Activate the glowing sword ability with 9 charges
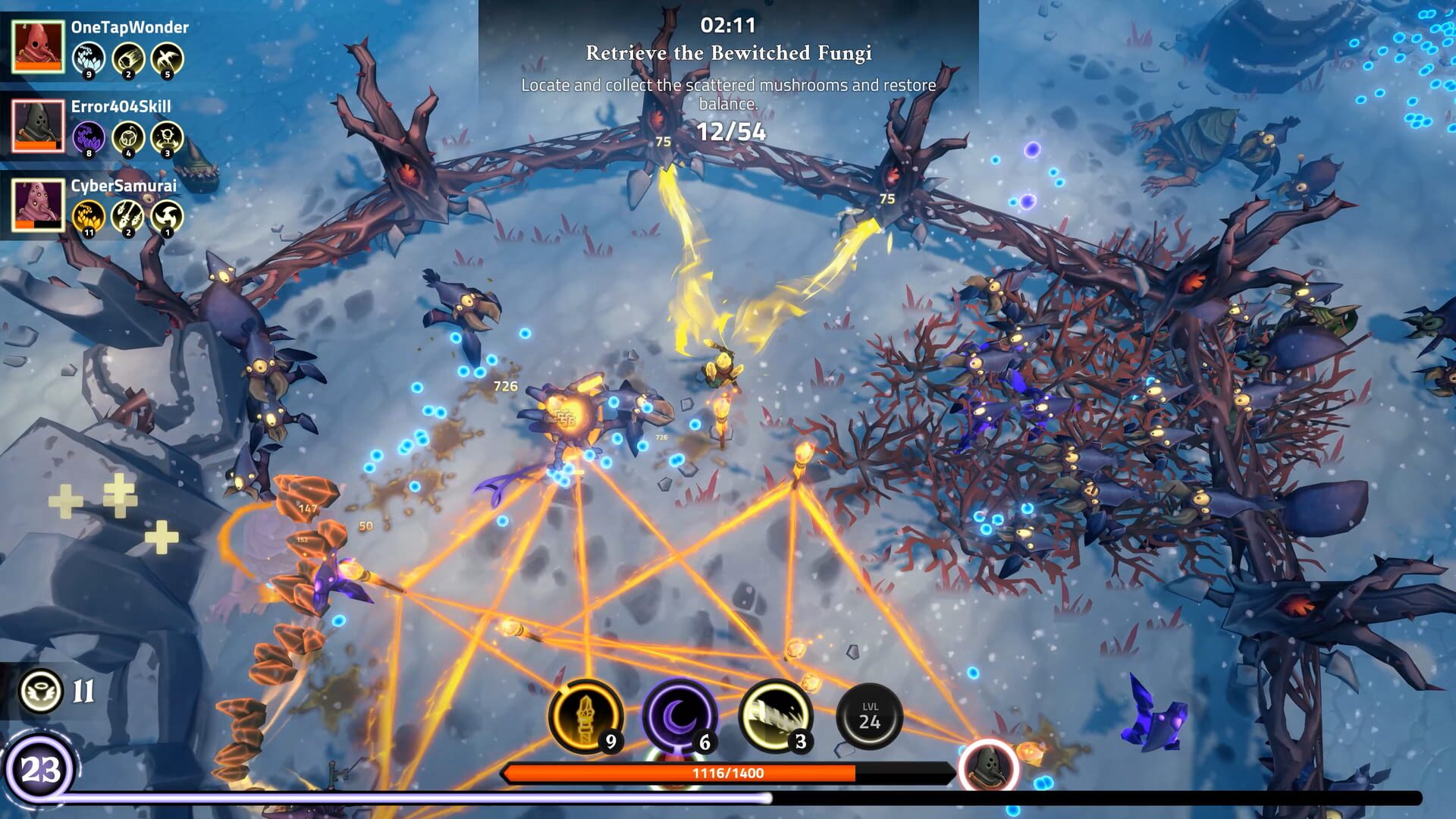1456x819 pixels. coord(585,716)
